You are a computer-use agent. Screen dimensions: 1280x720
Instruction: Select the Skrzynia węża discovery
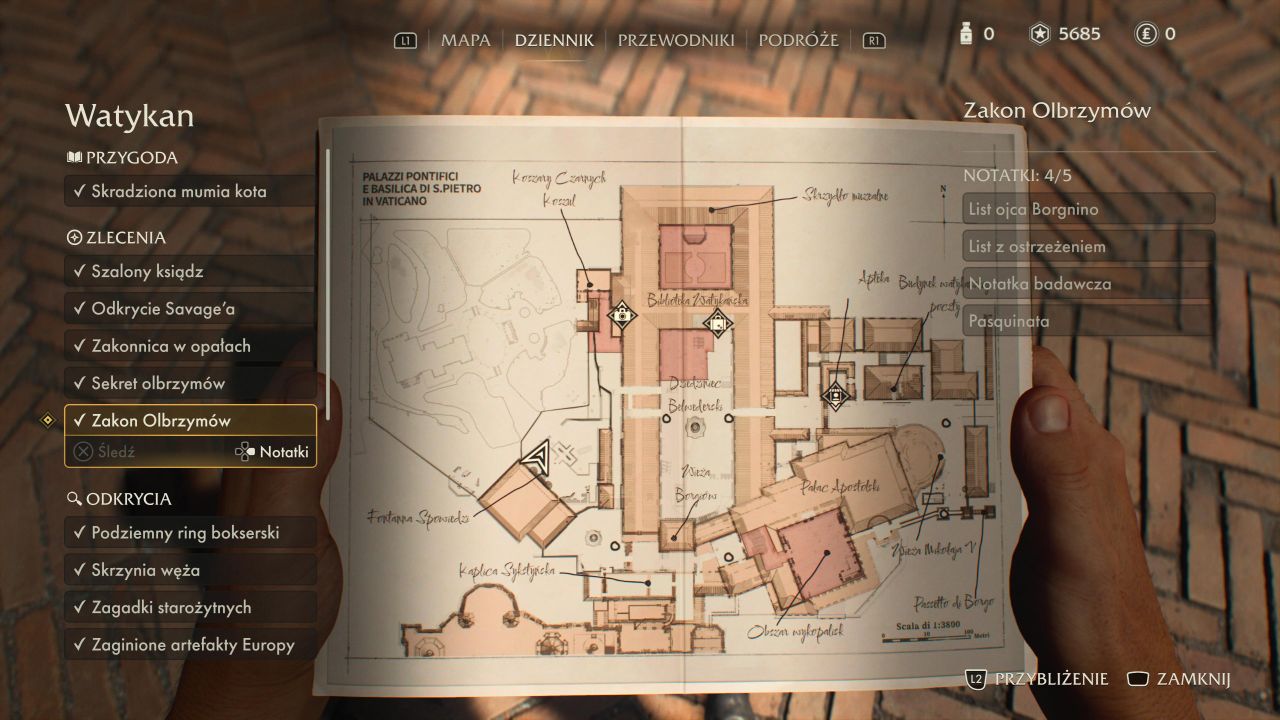click(x=190, y=570)
